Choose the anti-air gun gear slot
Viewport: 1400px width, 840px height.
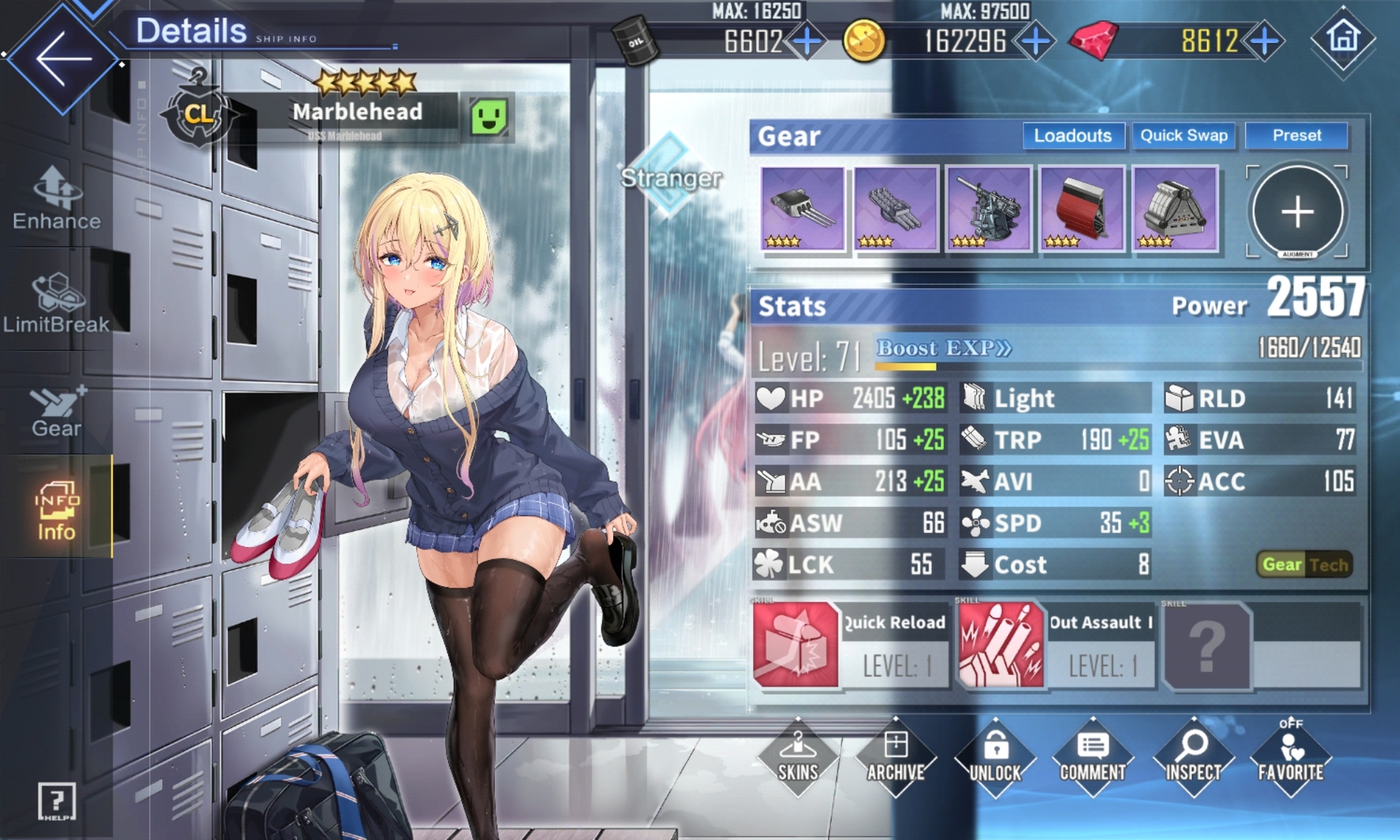(988, 209)
